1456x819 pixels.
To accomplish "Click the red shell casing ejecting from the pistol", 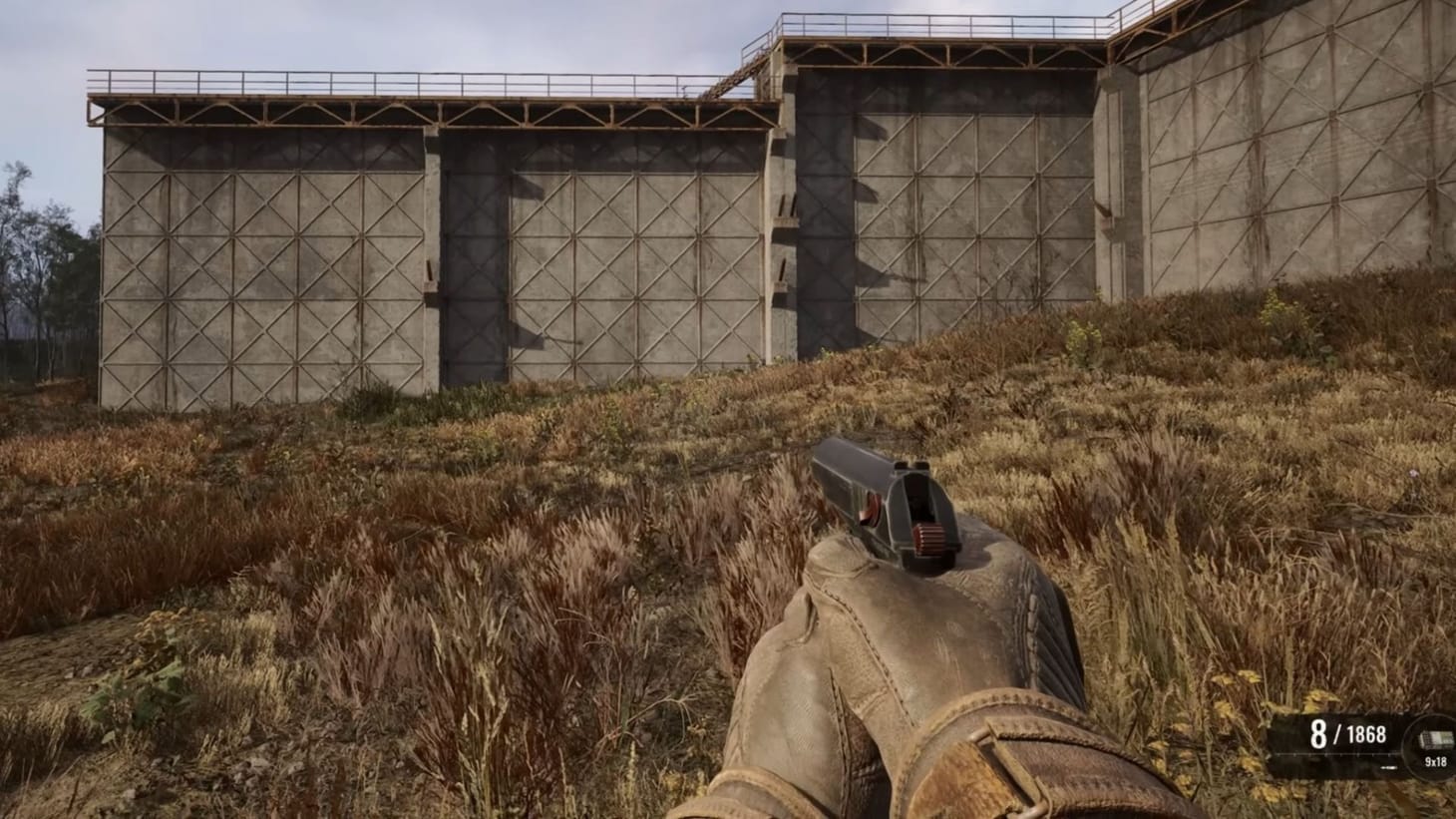I will pyautogui.click(x=869, y=507).
